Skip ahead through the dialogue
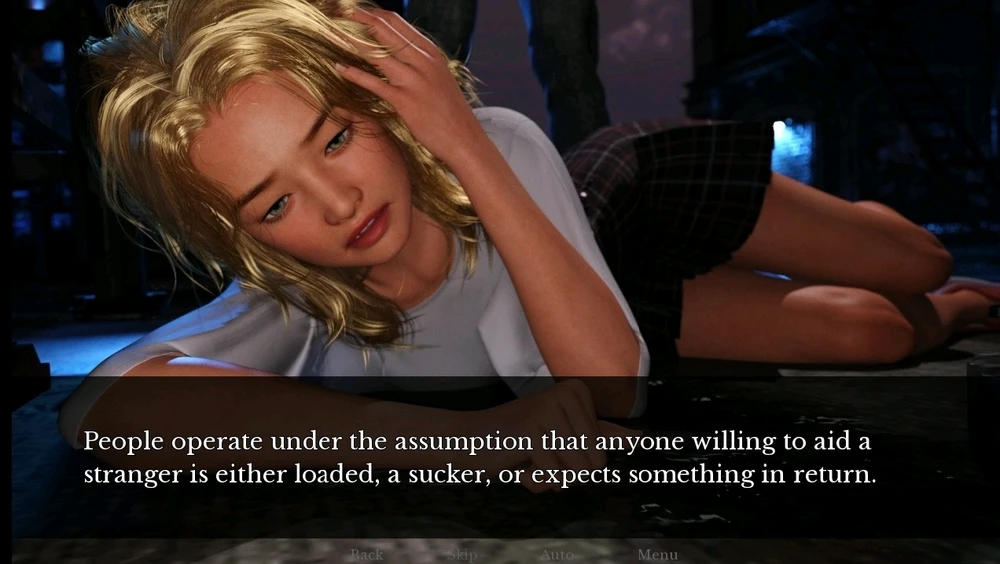The image size is (1000, 564). point(462,554)
